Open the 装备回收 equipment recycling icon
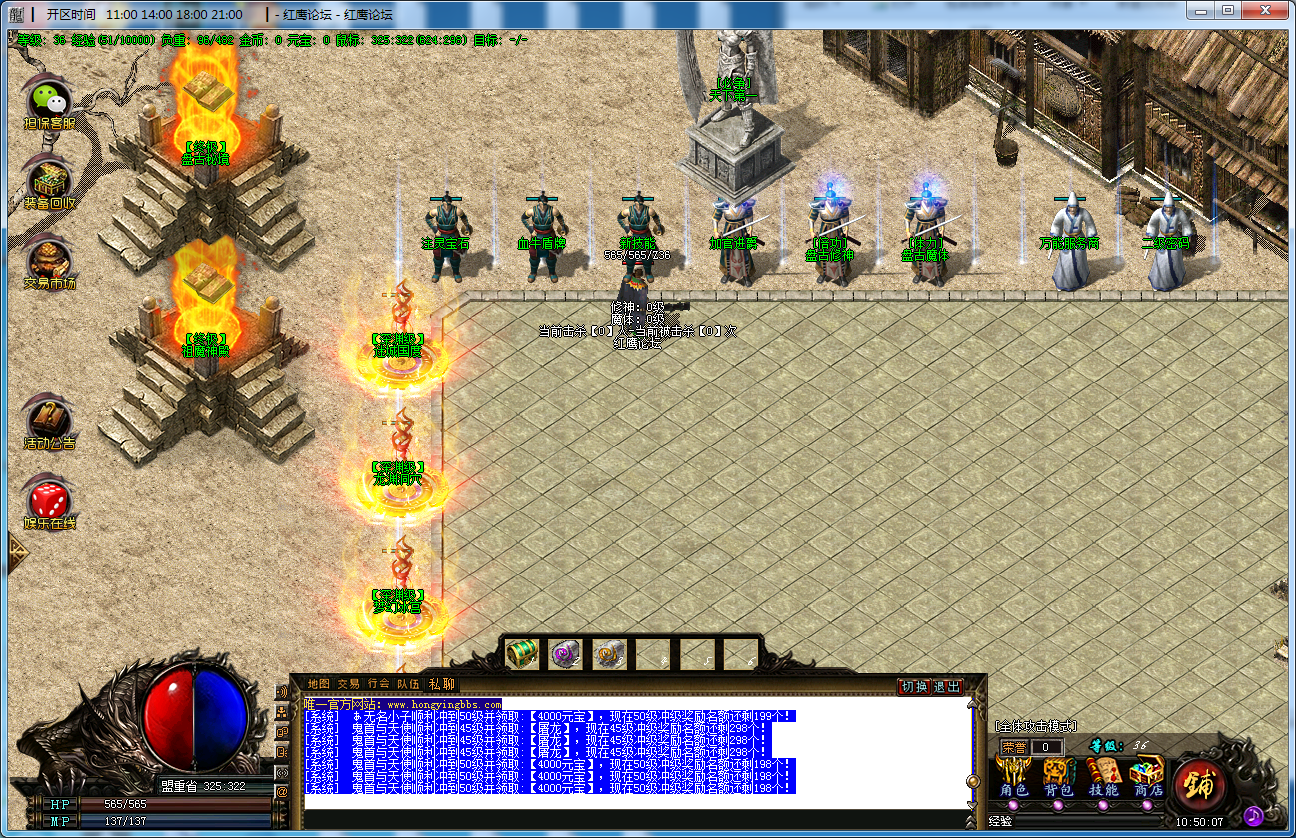 pos(49,180)
